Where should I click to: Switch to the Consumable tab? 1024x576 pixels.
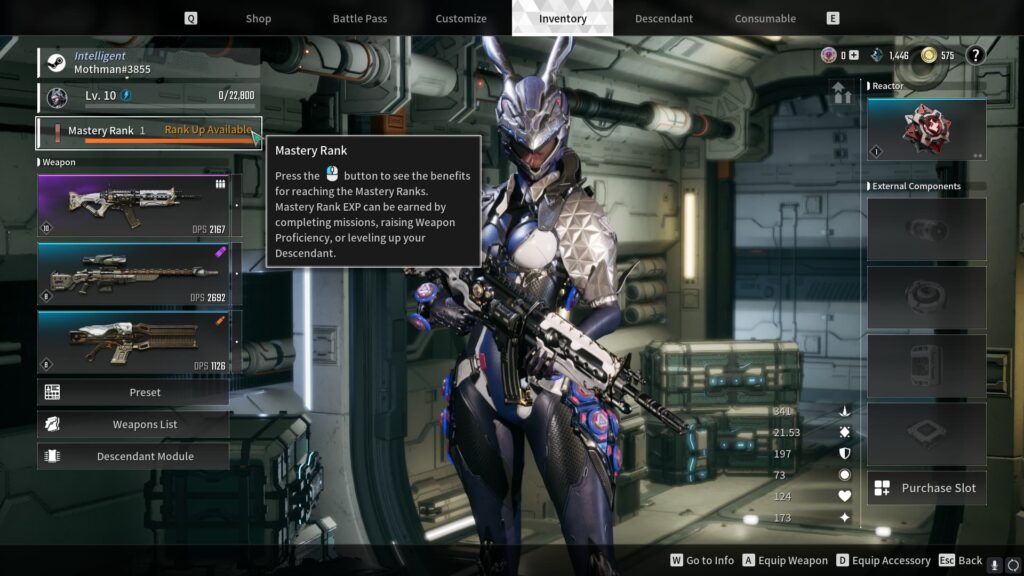pyautogui.click(x=765, y=18)
